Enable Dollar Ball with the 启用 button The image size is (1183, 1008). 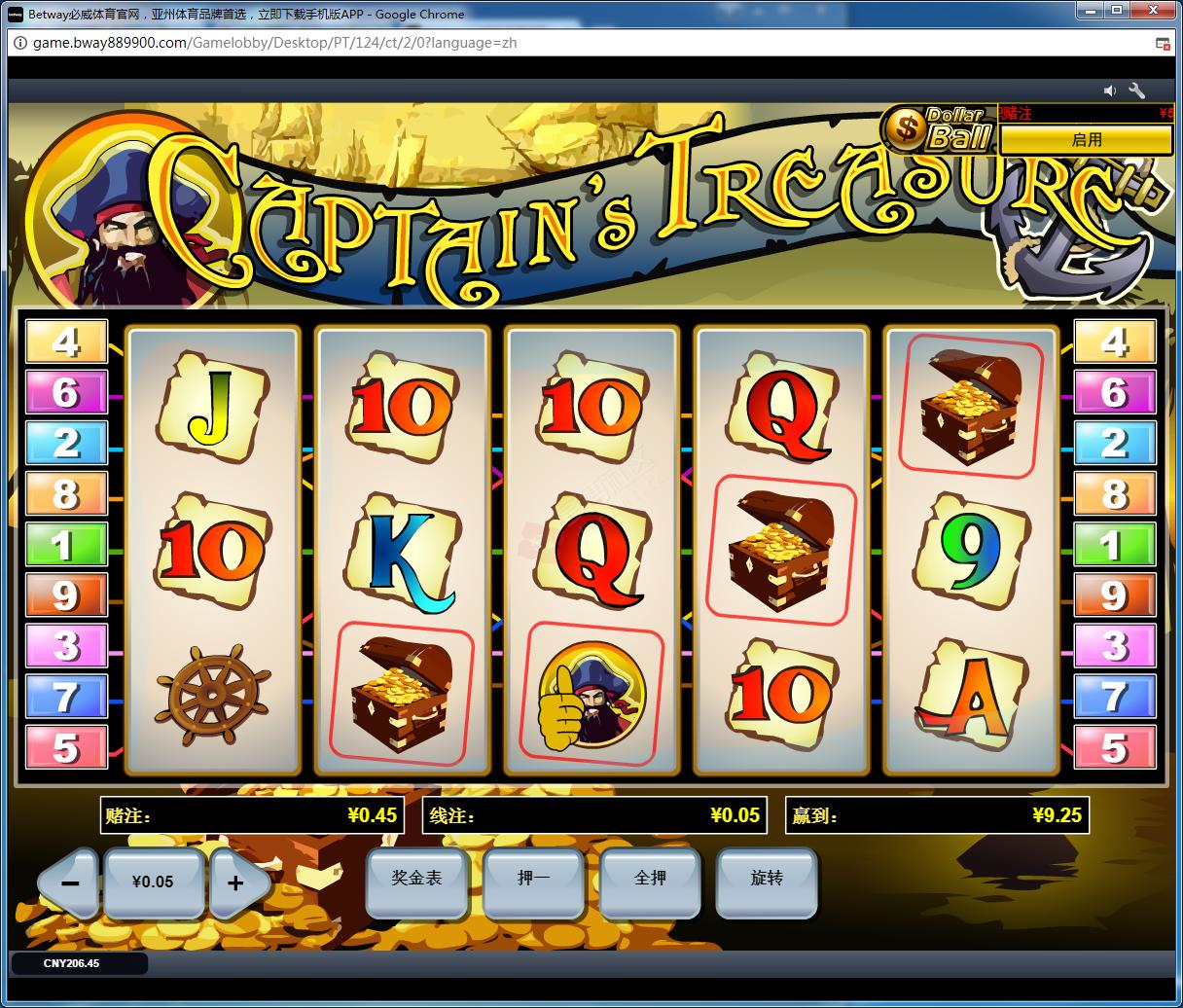click(1086, 140)
